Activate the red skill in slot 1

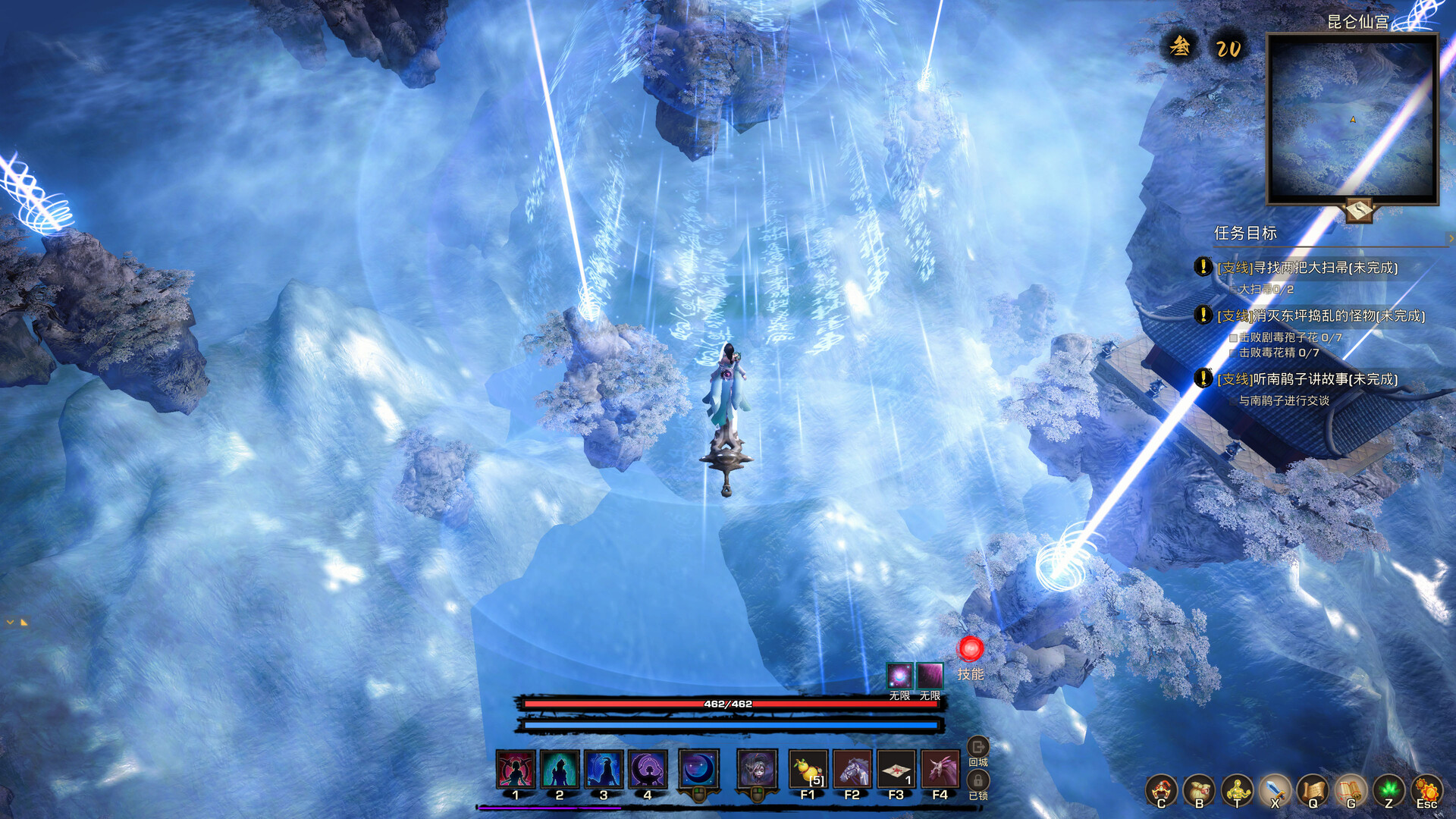[x=516, y=770]
